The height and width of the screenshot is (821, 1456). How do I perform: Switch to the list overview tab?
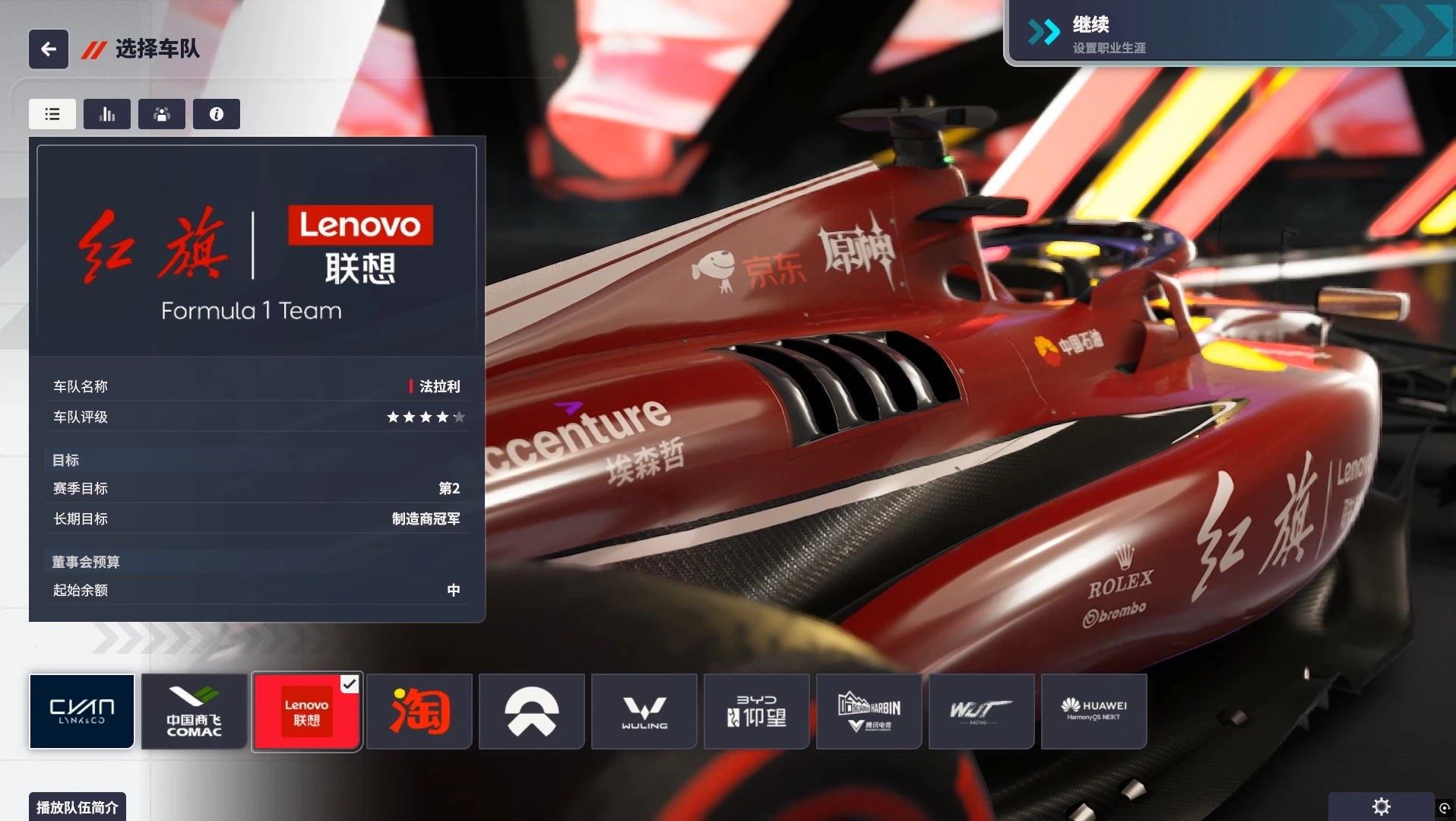pyautogui.click(x=52, y=114)
